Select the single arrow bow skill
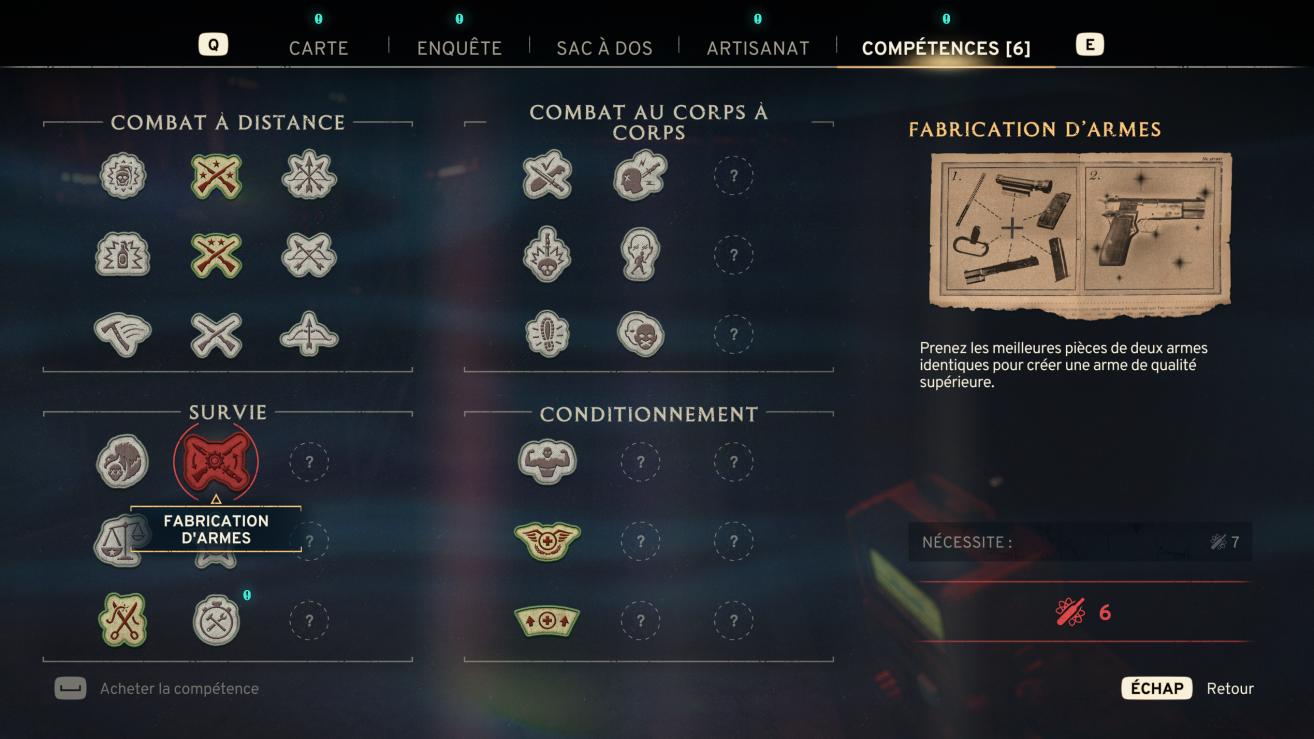Image resolution: width=1314 pixels, height=739 pixels. tap(309, 334)
